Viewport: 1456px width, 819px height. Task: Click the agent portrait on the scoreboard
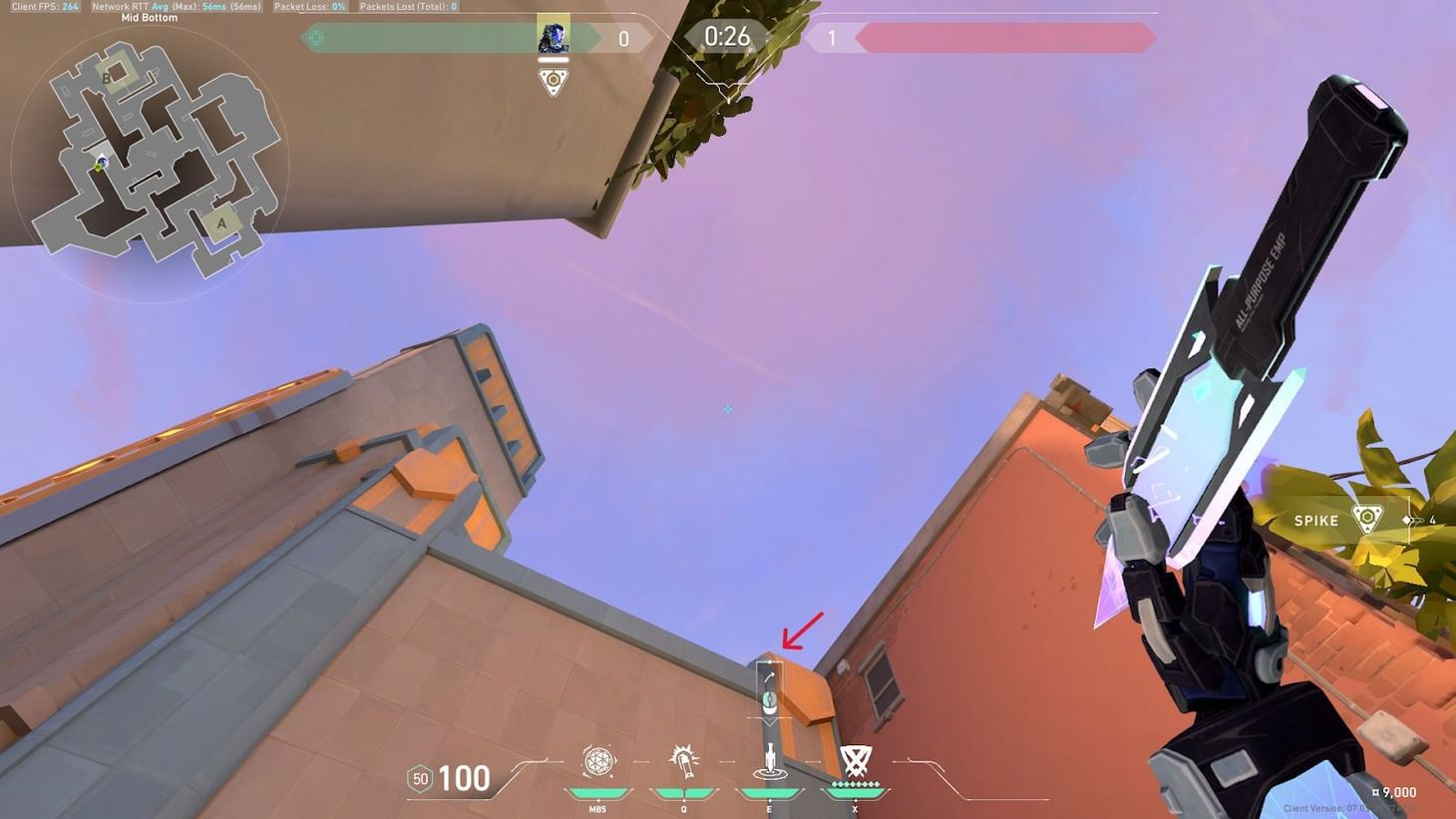551,38
